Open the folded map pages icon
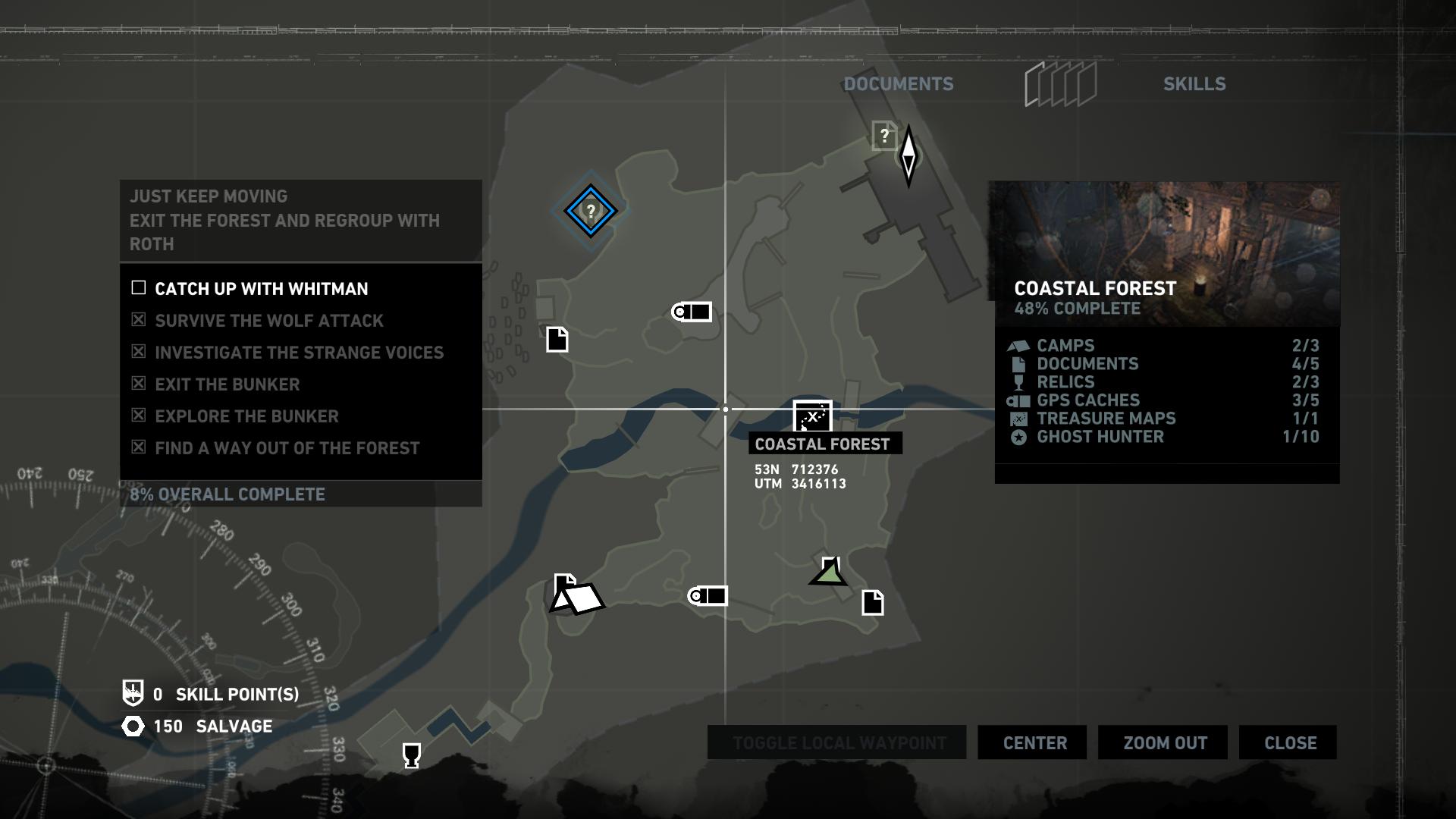The image size is (1456, 819). pos(1060,84)
